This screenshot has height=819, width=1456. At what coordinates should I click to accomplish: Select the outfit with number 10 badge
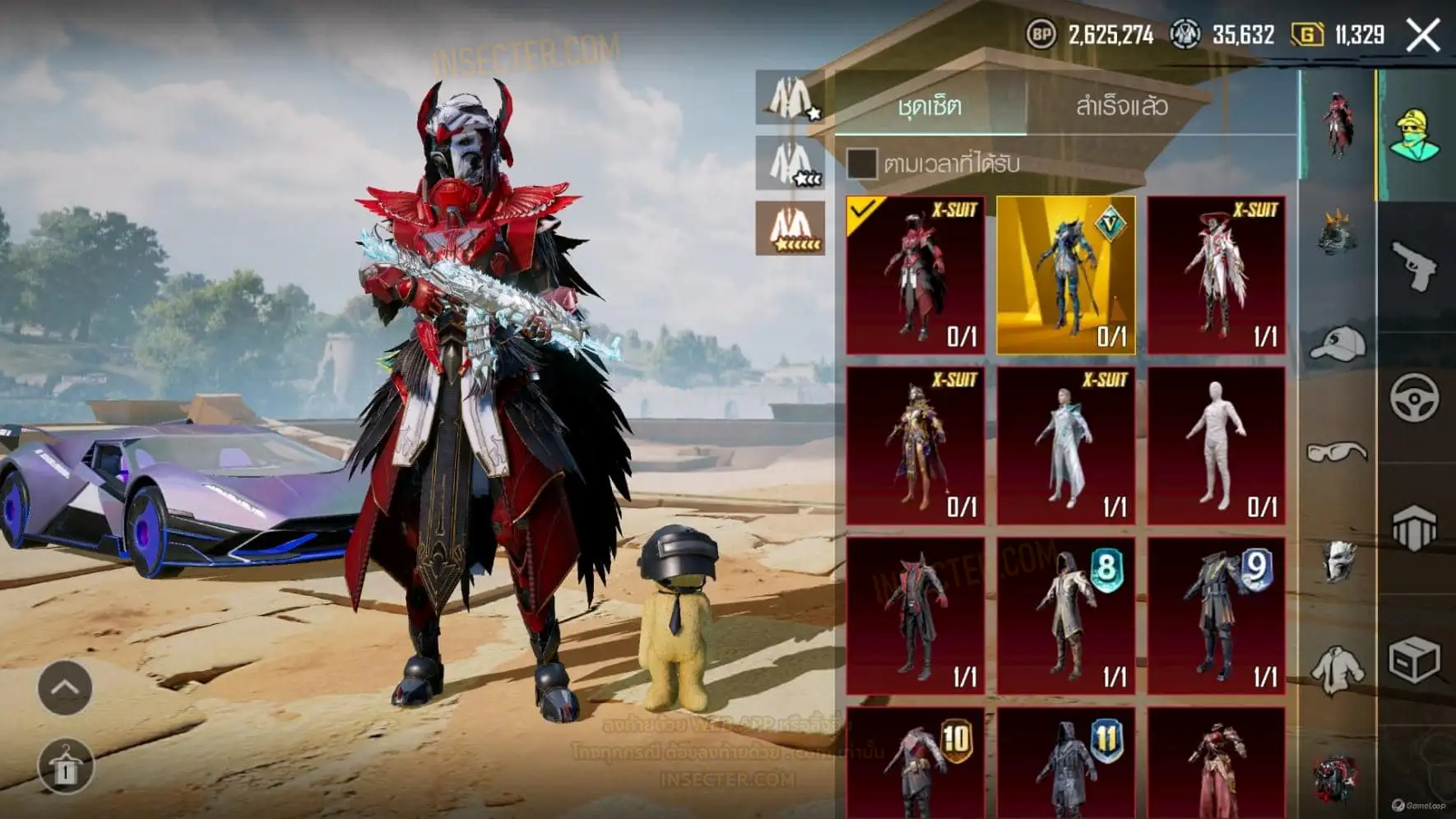tap(916, 763)
